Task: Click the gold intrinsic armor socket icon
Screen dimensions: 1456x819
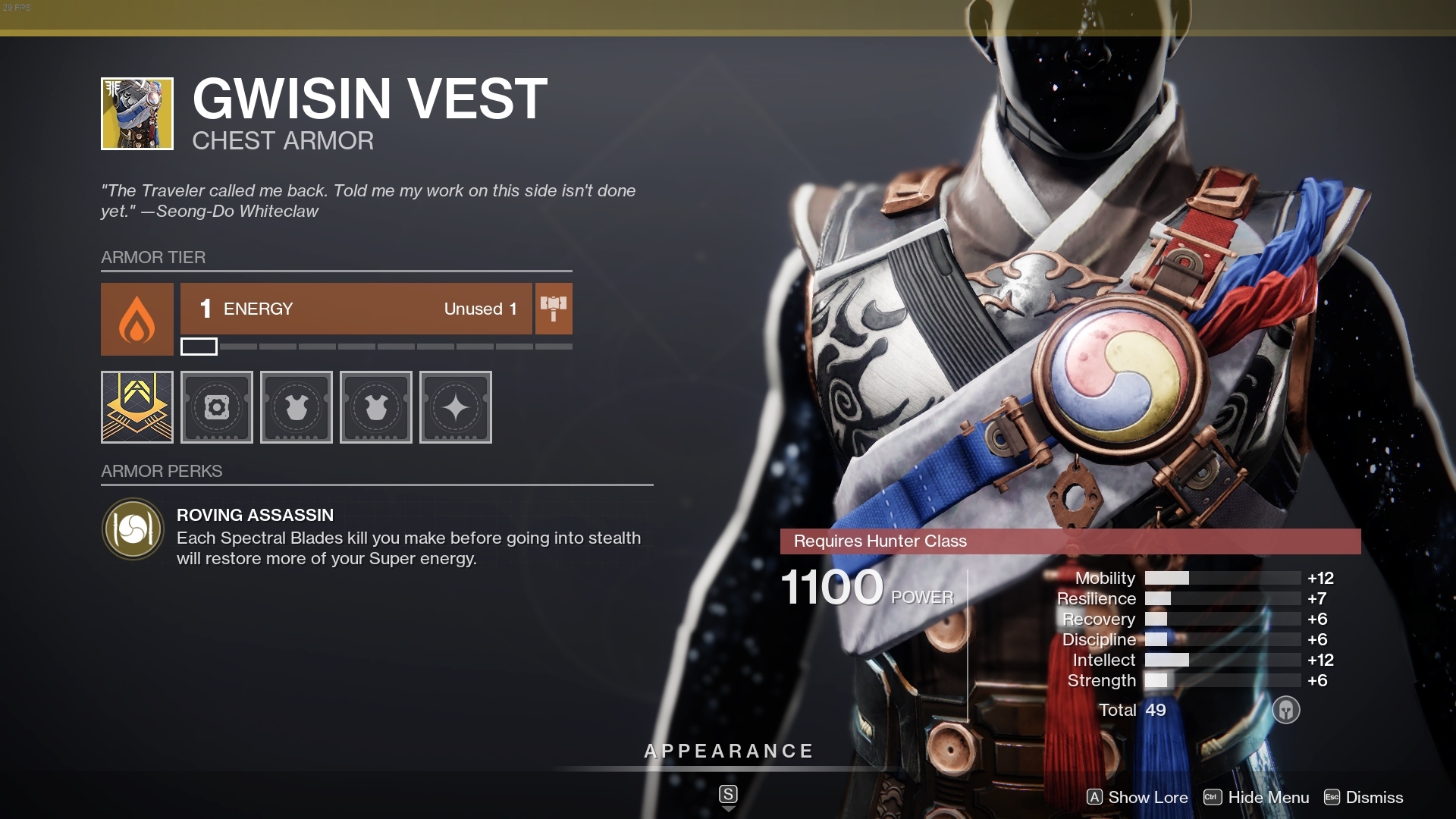Action: click(136, 407)
